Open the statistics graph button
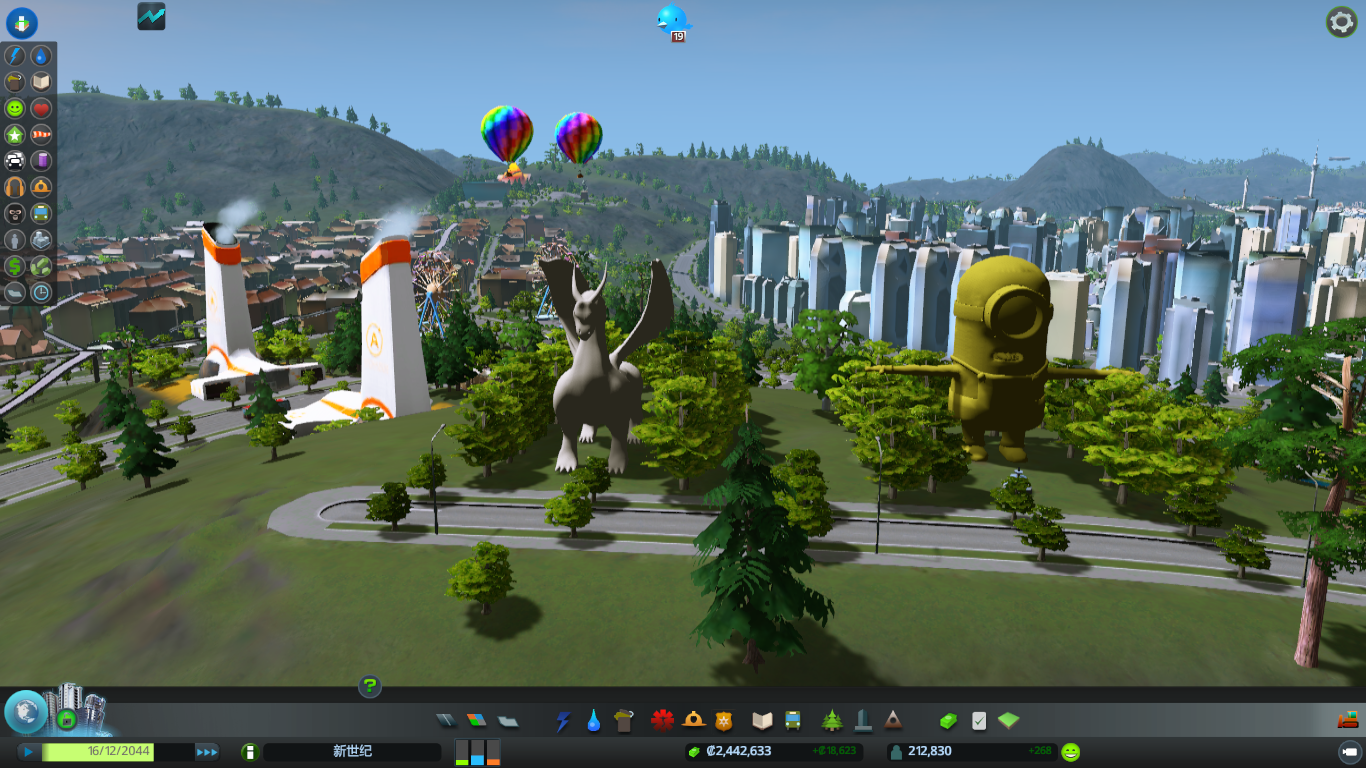The width and height of the screenshot is (1366, 768). tap(151, 16)
